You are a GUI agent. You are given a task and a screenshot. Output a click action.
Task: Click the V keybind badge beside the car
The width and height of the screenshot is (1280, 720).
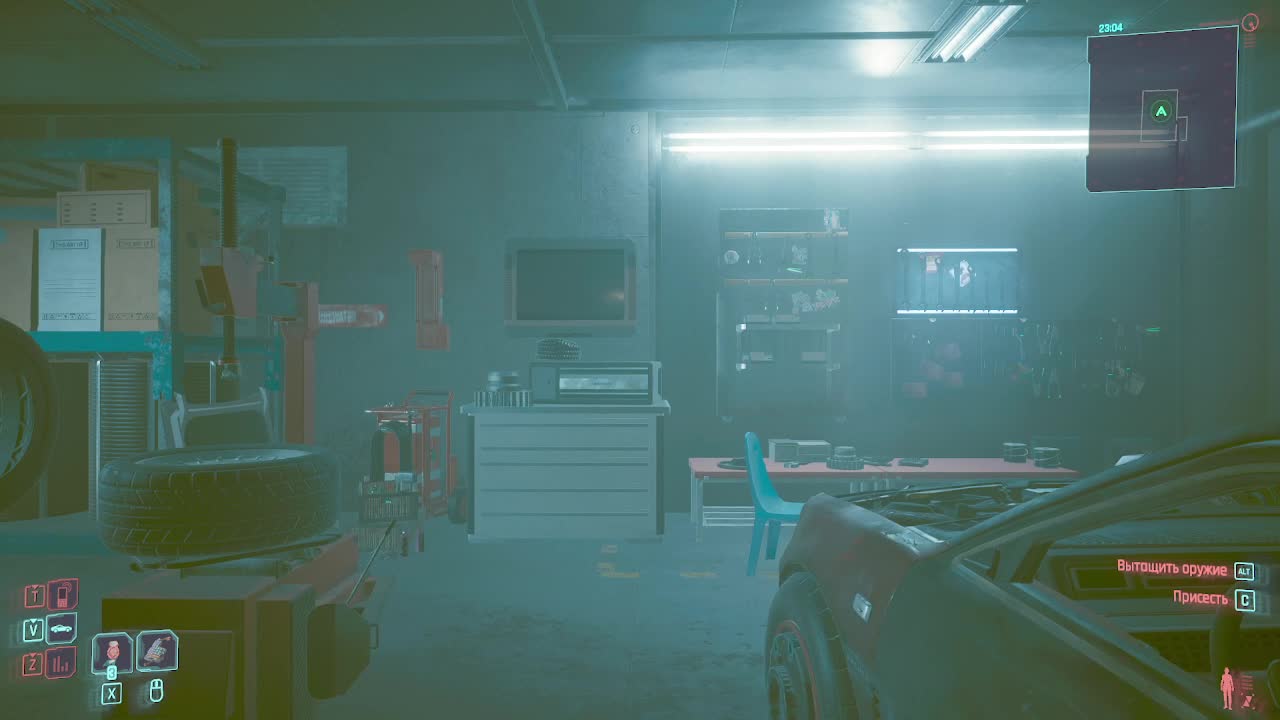coord(33,629)
